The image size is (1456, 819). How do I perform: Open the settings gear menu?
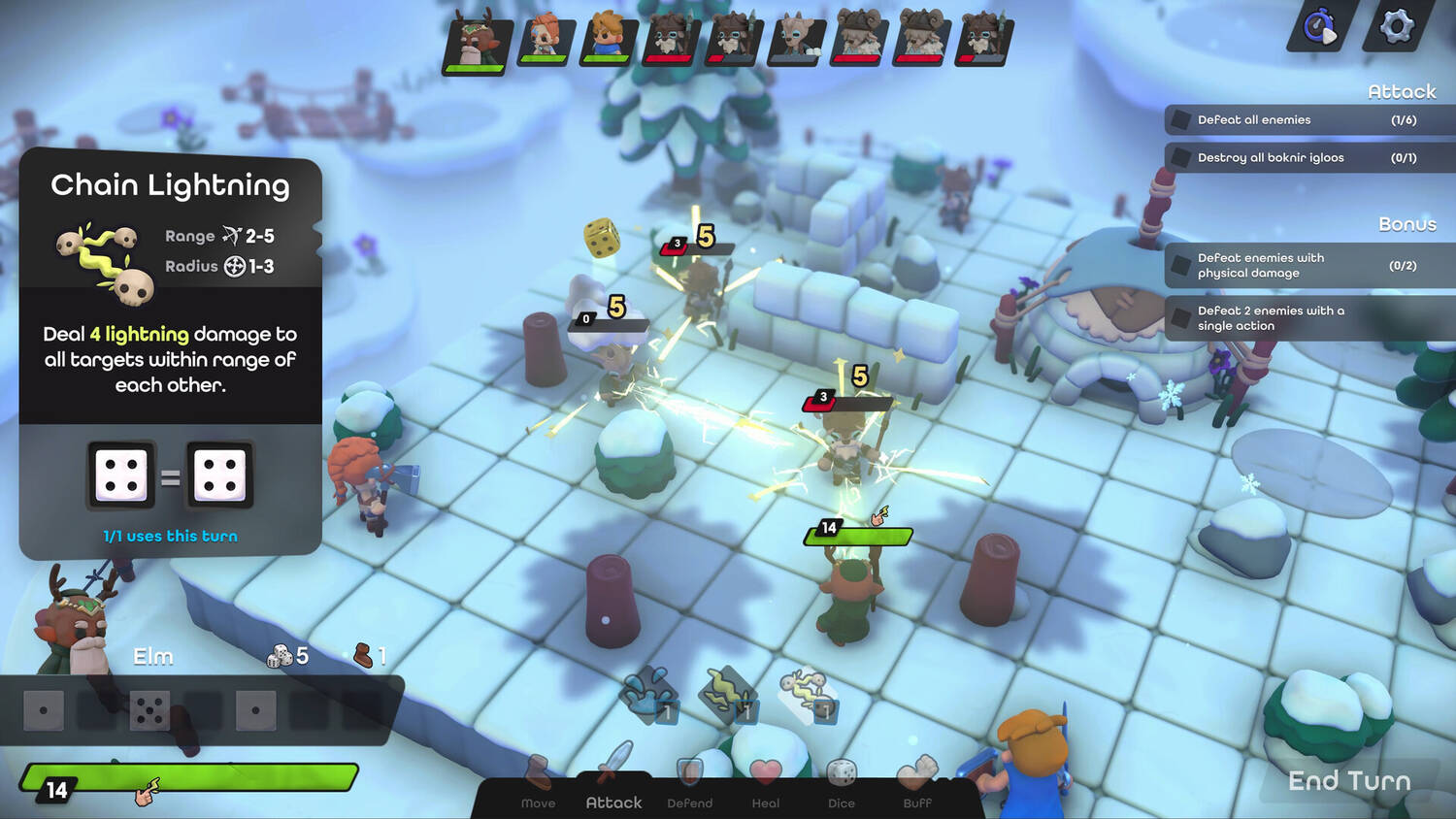click(1396, 26)
